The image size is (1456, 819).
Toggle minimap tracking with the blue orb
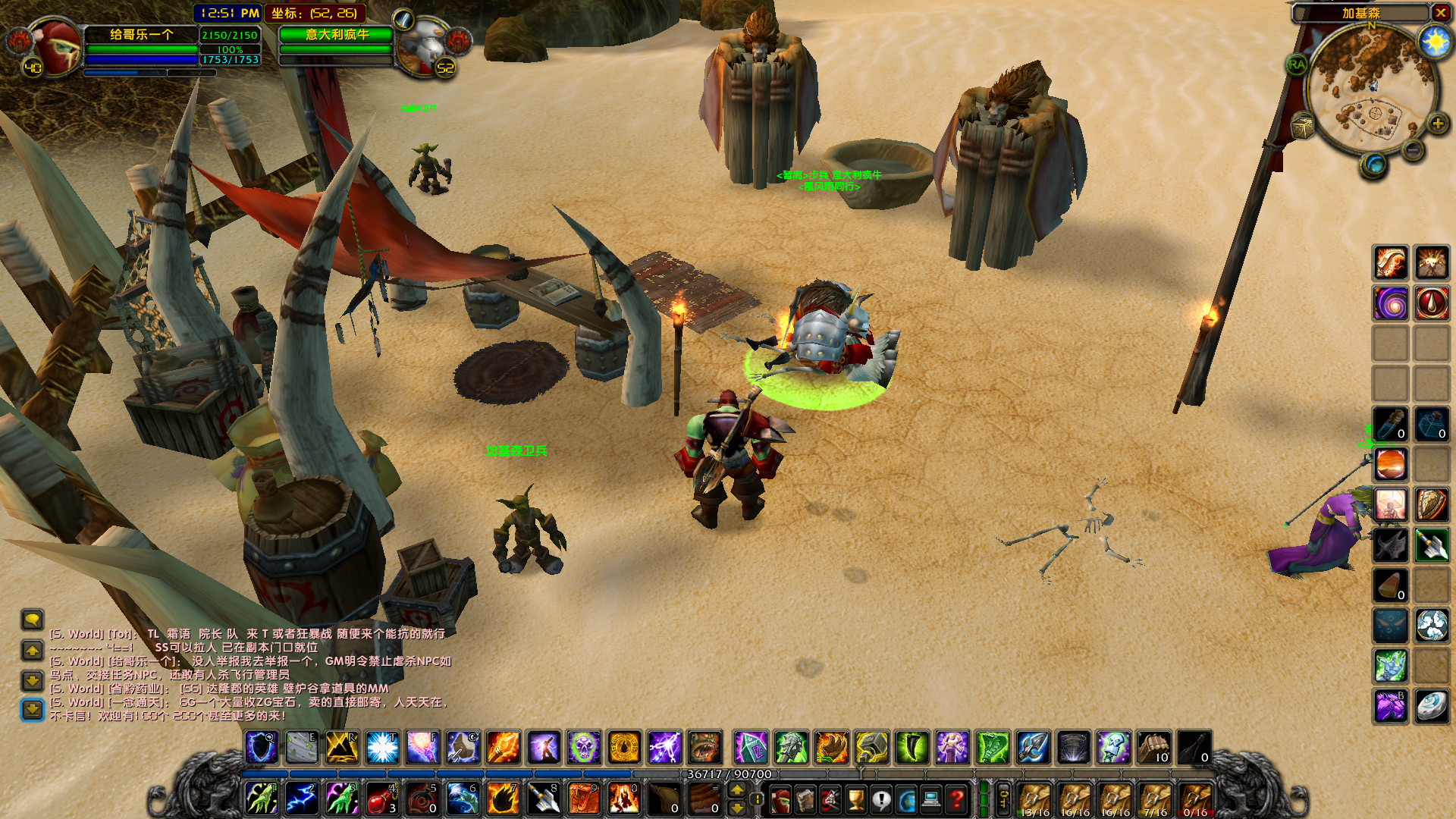pos(1375,165)
